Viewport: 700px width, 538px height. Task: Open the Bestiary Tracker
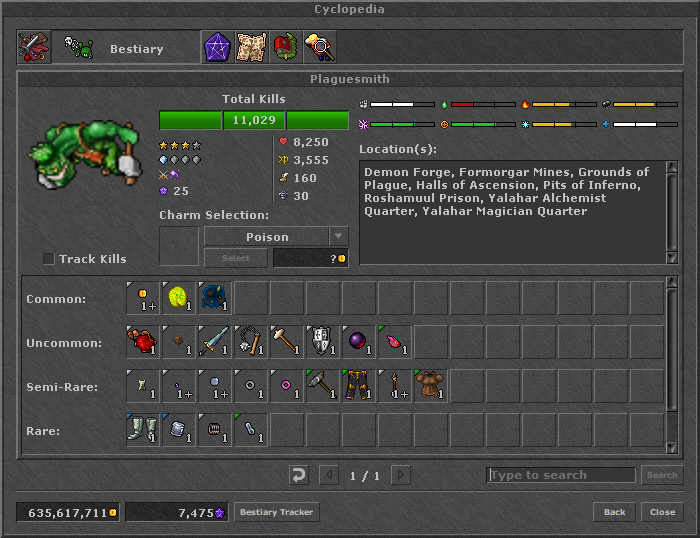tap(277, 512)
